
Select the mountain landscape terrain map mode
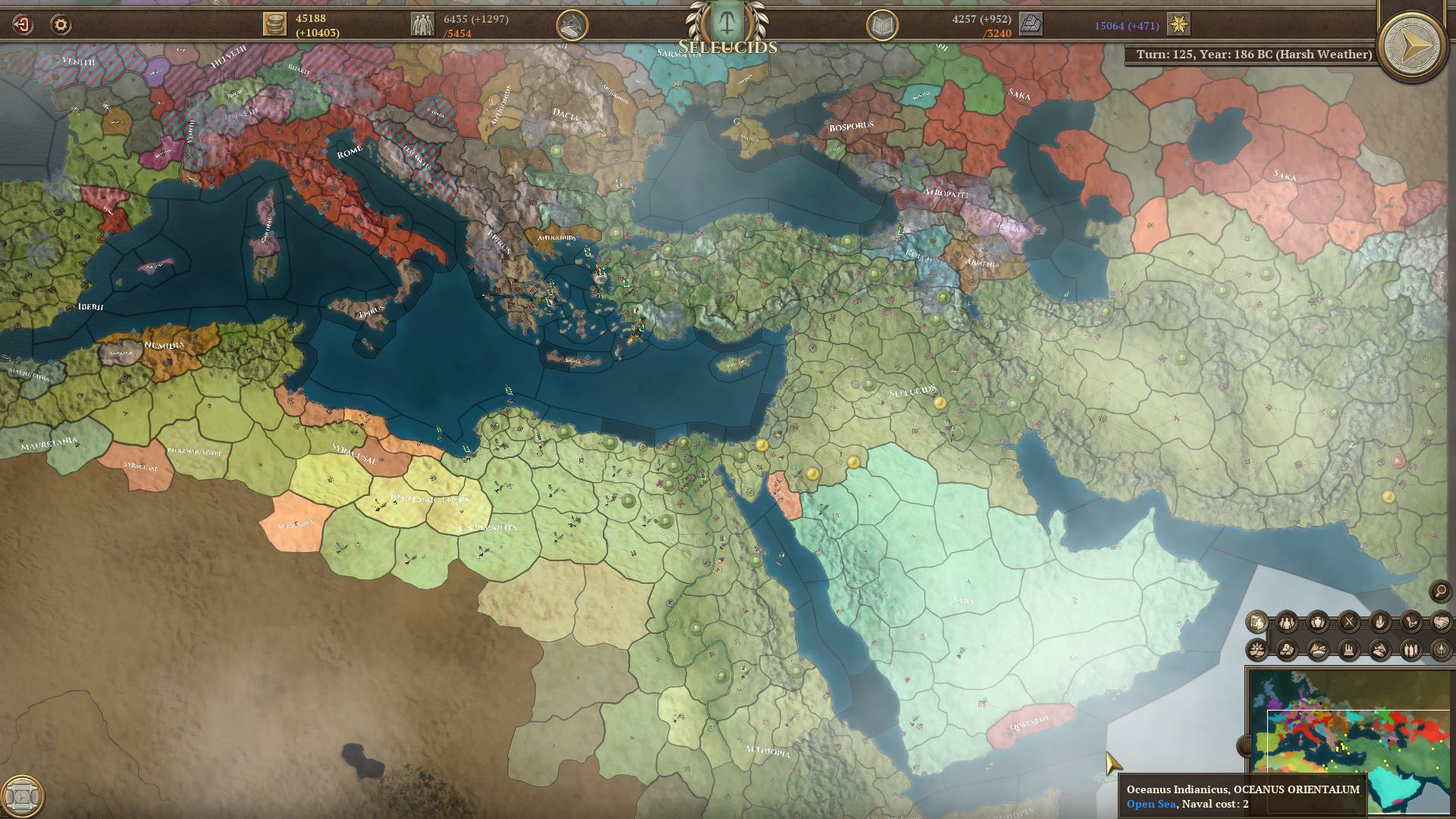(1287, 650)
